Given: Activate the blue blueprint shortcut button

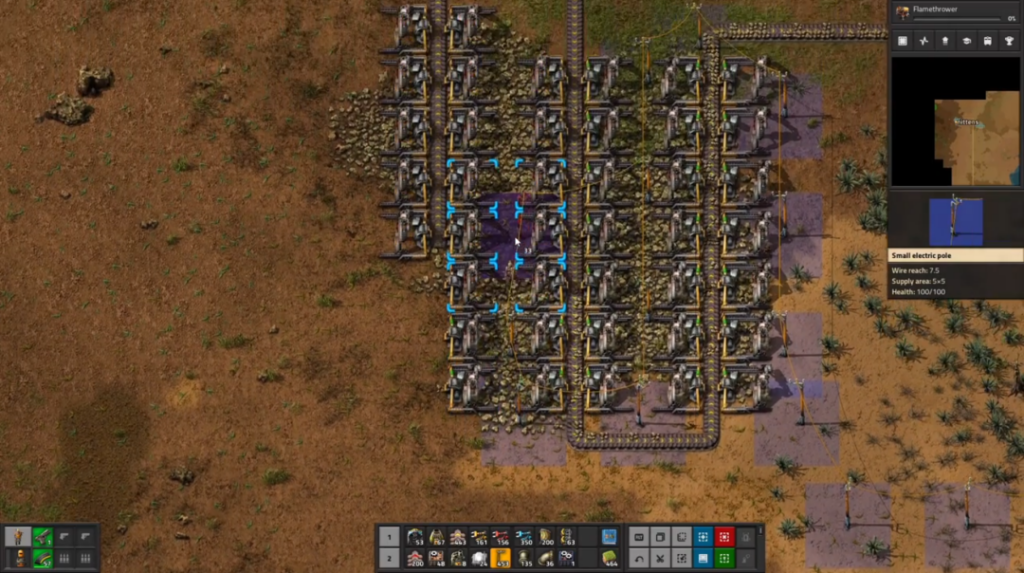Looking at the screenshot, I should (703, 536).
